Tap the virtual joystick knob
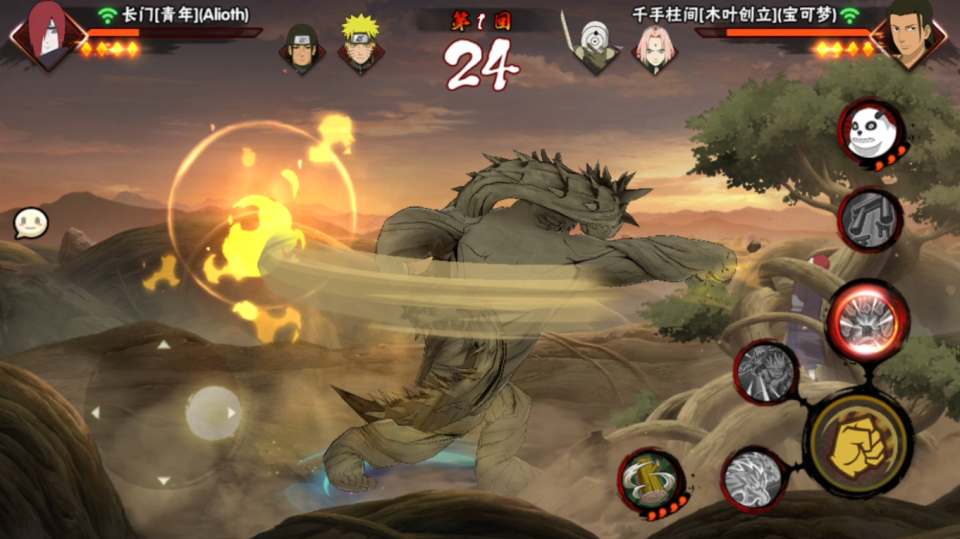This screenshot has height=539, width=960. 213,412
